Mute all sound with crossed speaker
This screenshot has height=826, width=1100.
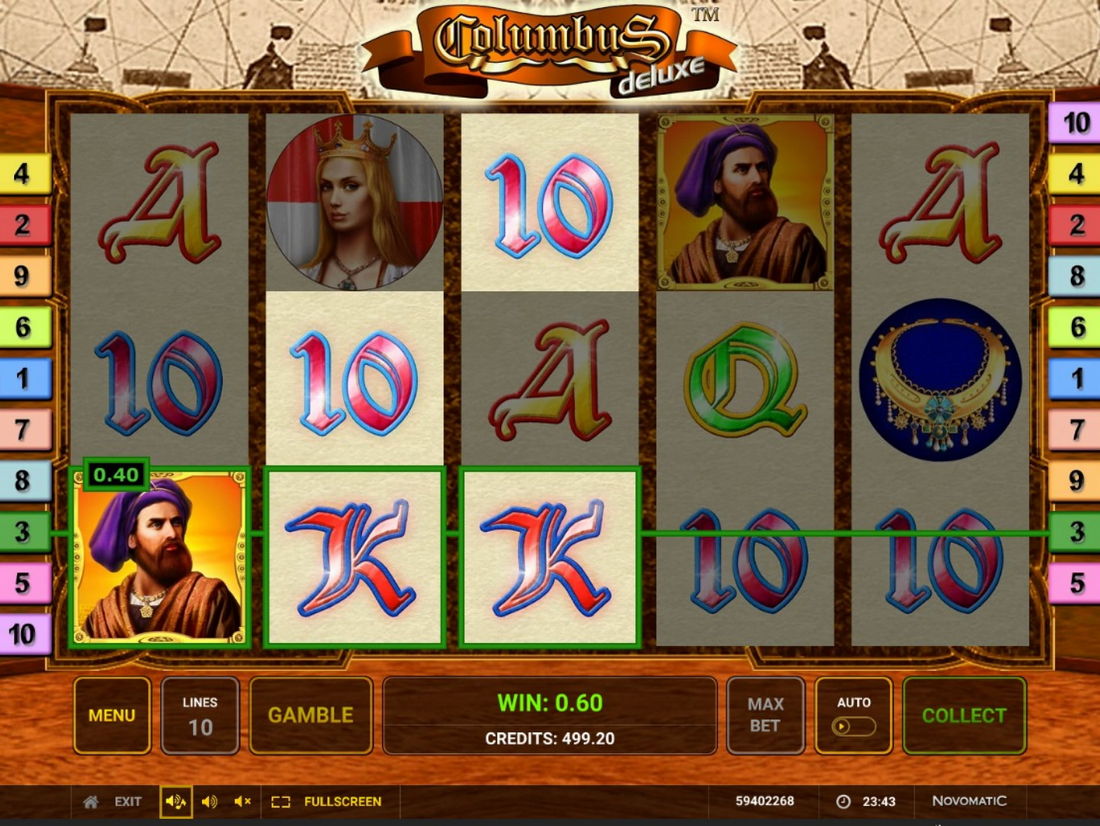coord(242,801)
